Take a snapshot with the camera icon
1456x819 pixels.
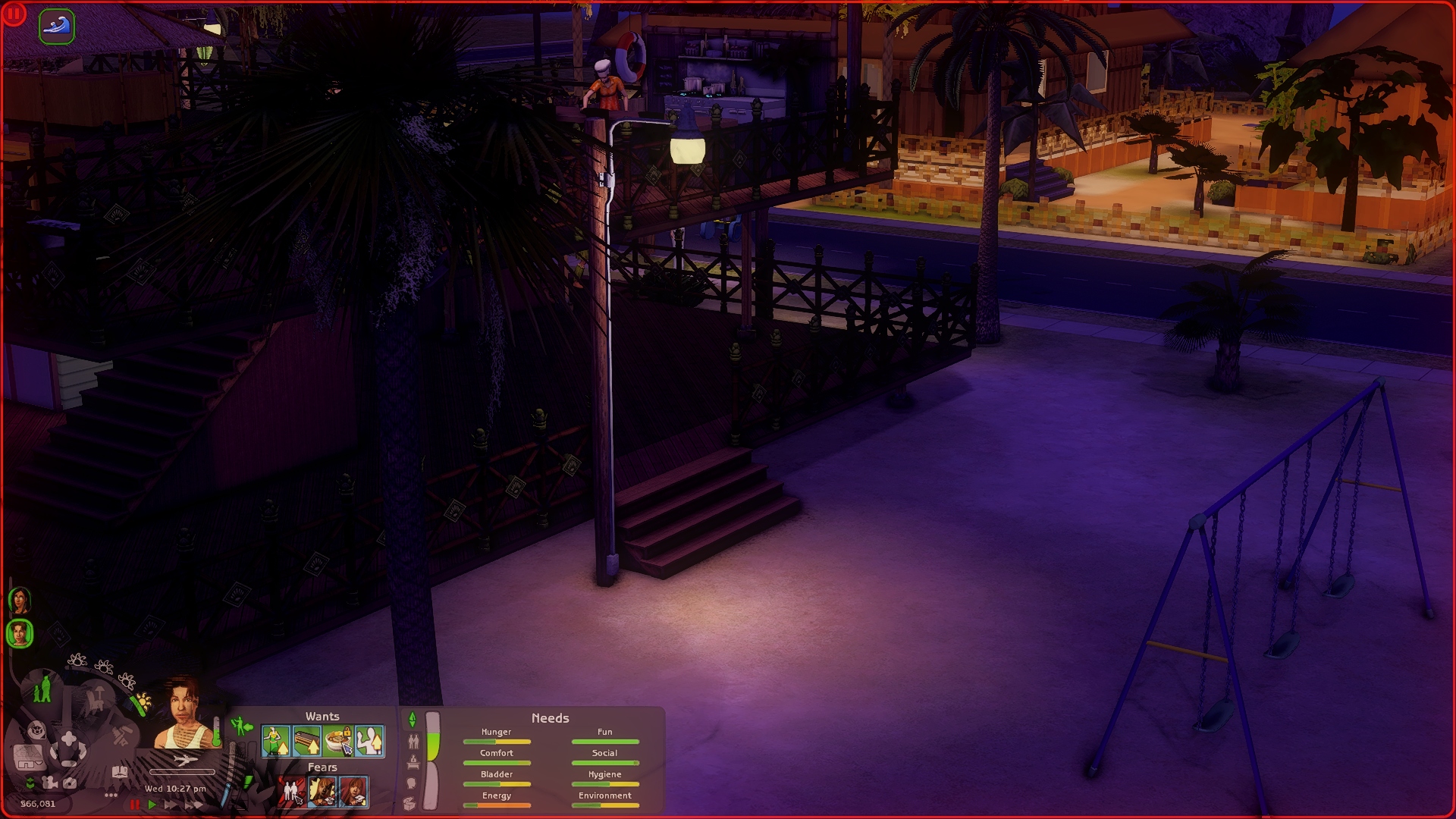point(70,783)
